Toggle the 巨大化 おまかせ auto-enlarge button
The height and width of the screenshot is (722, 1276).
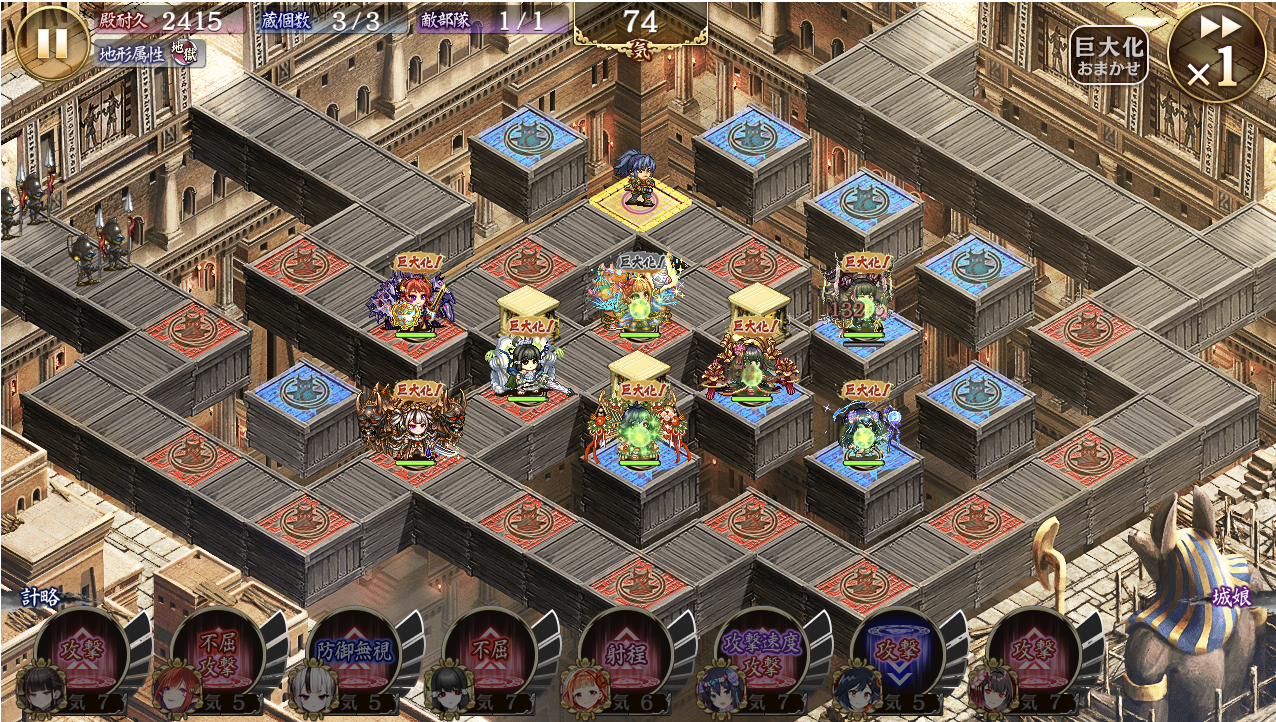click(x=1108, y=55)
